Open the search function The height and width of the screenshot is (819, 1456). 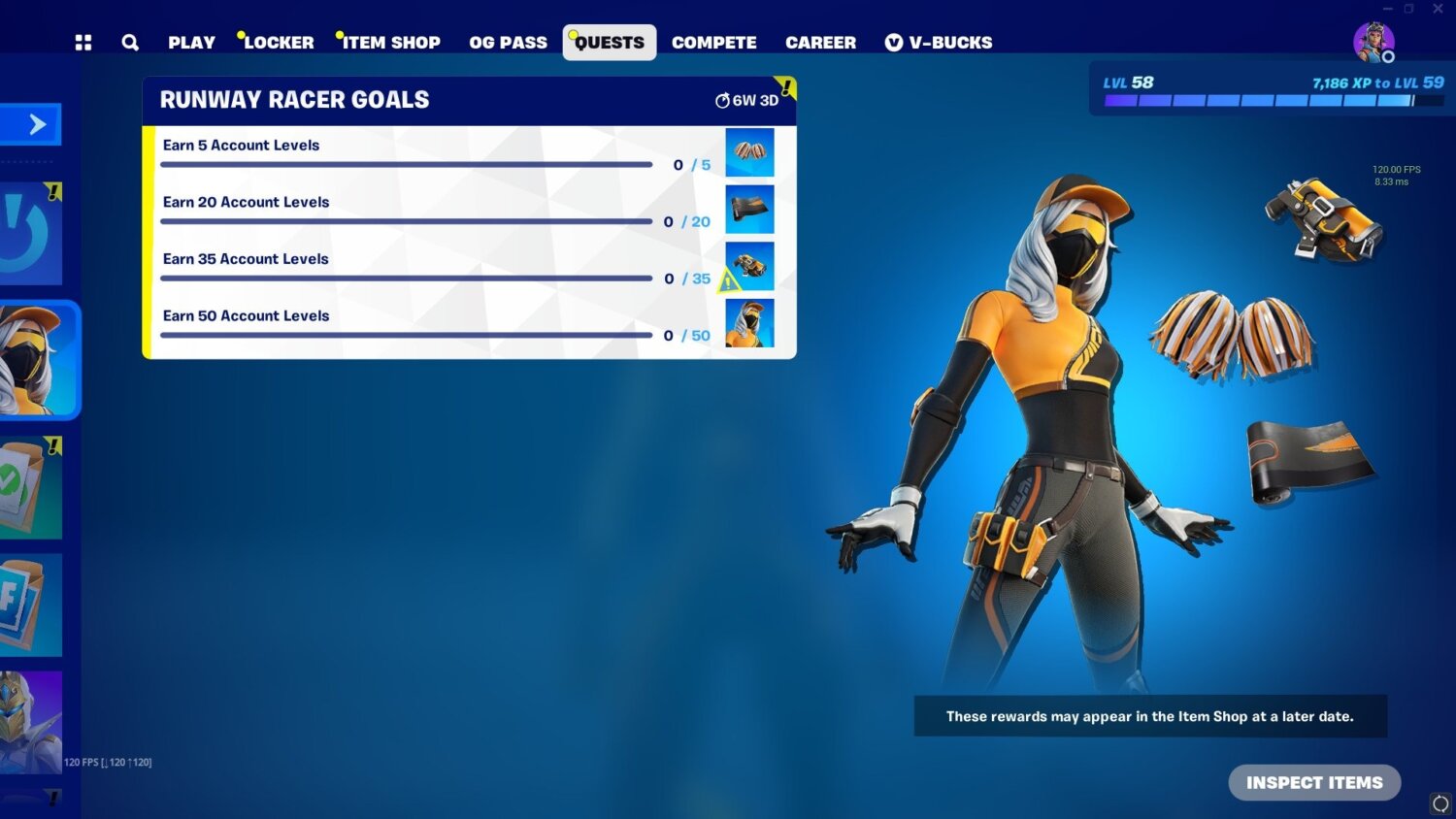130,42
